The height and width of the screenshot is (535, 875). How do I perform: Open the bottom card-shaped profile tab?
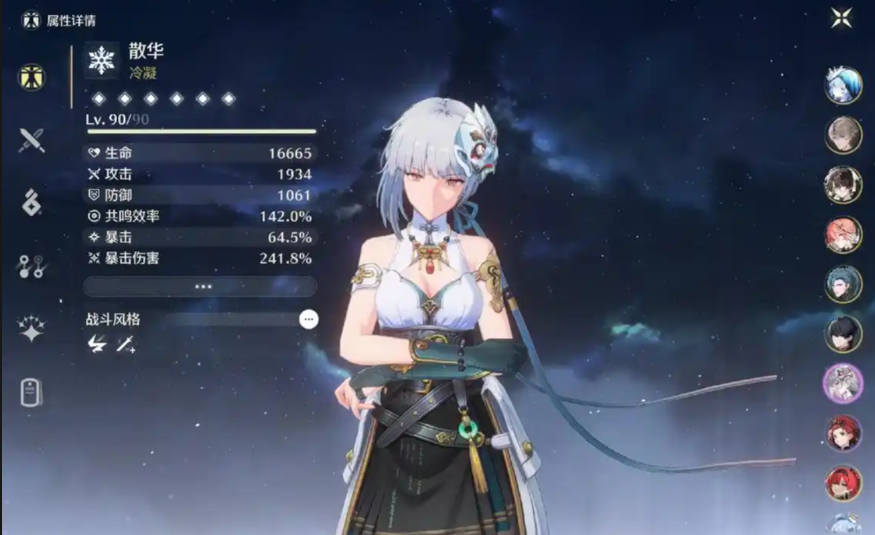click(x=32, y=393)
